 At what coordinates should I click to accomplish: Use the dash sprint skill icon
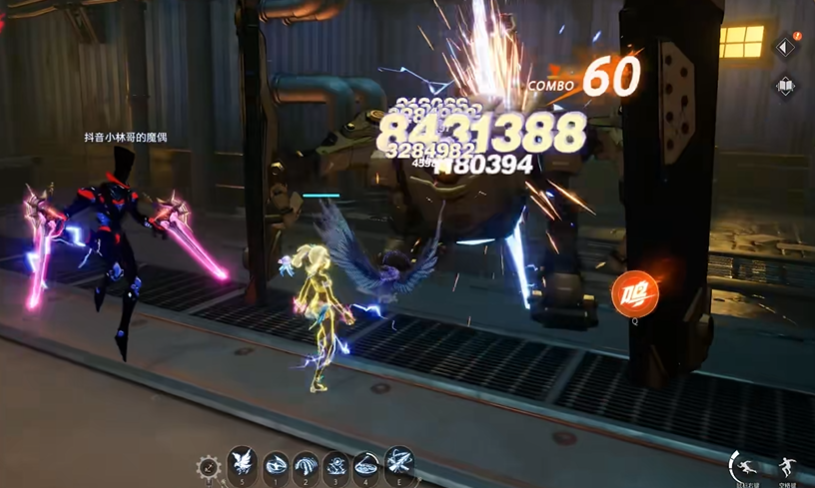747,466
